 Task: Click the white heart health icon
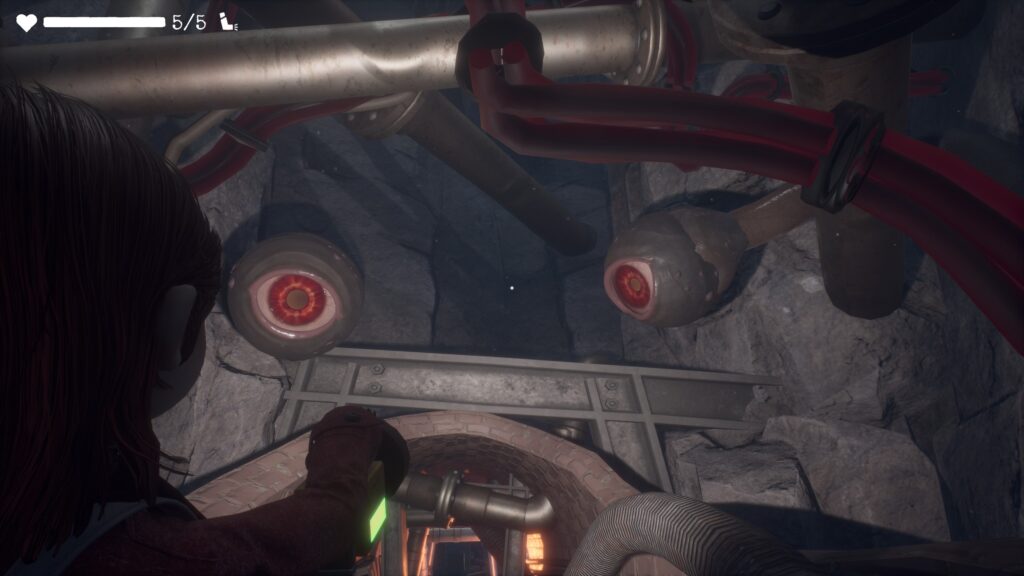26,22
